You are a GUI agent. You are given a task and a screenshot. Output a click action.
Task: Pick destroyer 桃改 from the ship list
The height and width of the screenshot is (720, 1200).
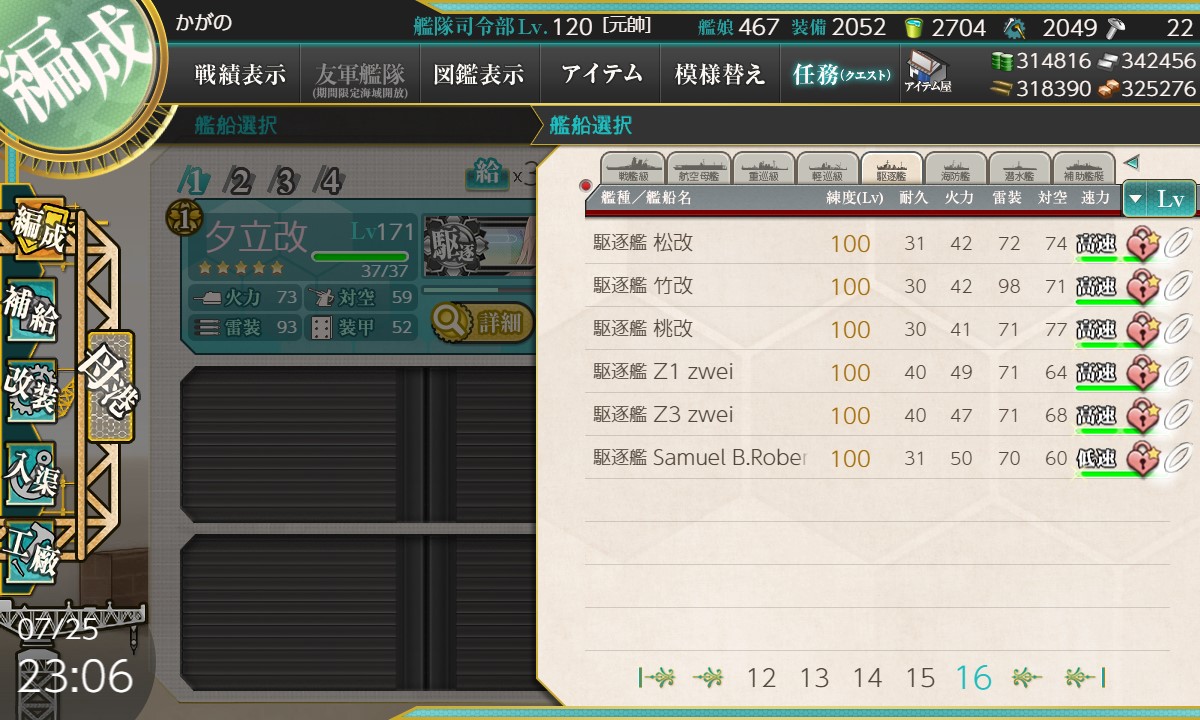coord(700,329)
